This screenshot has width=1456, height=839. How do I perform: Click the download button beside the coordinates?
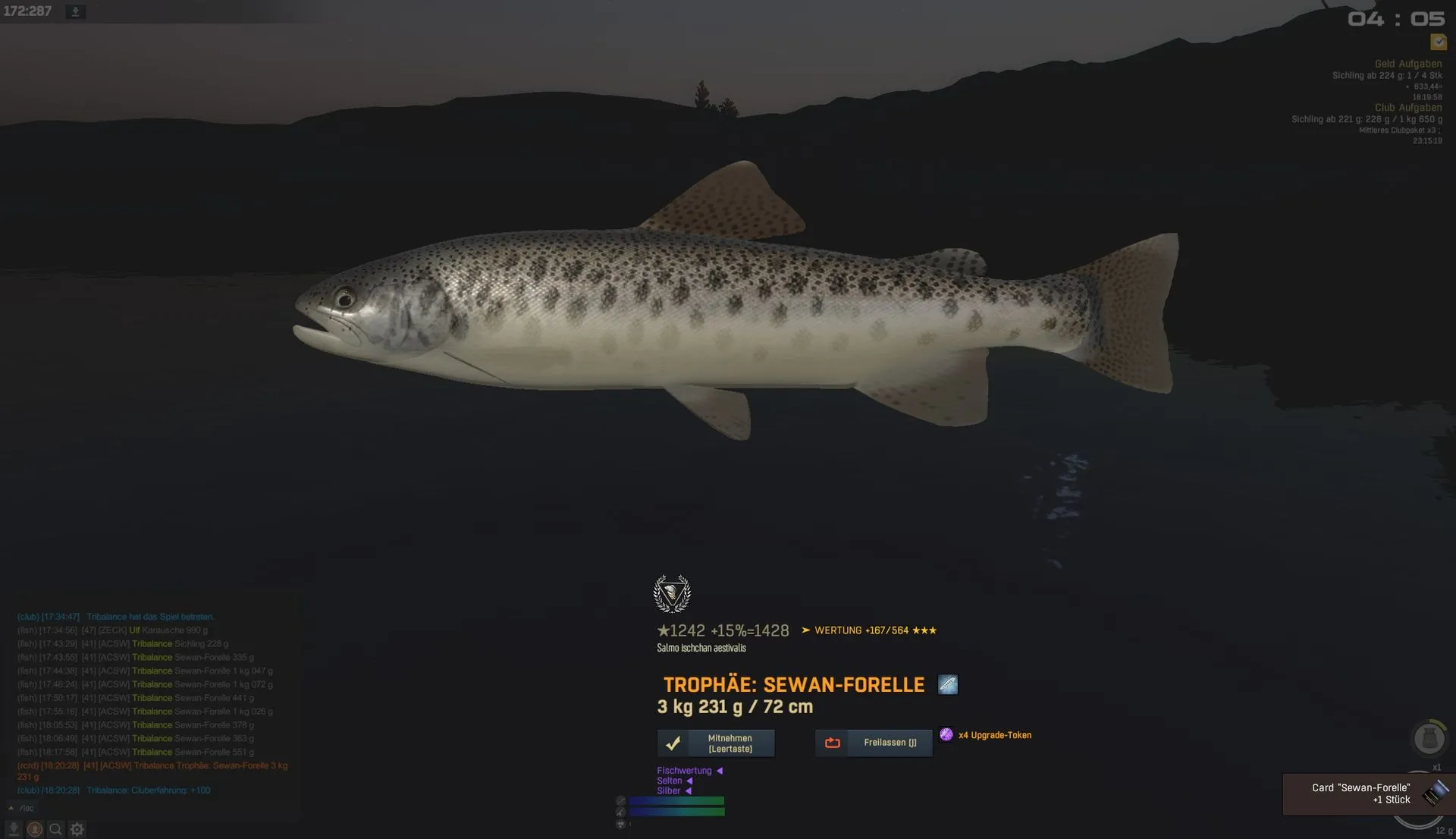(x=75, y=12)
